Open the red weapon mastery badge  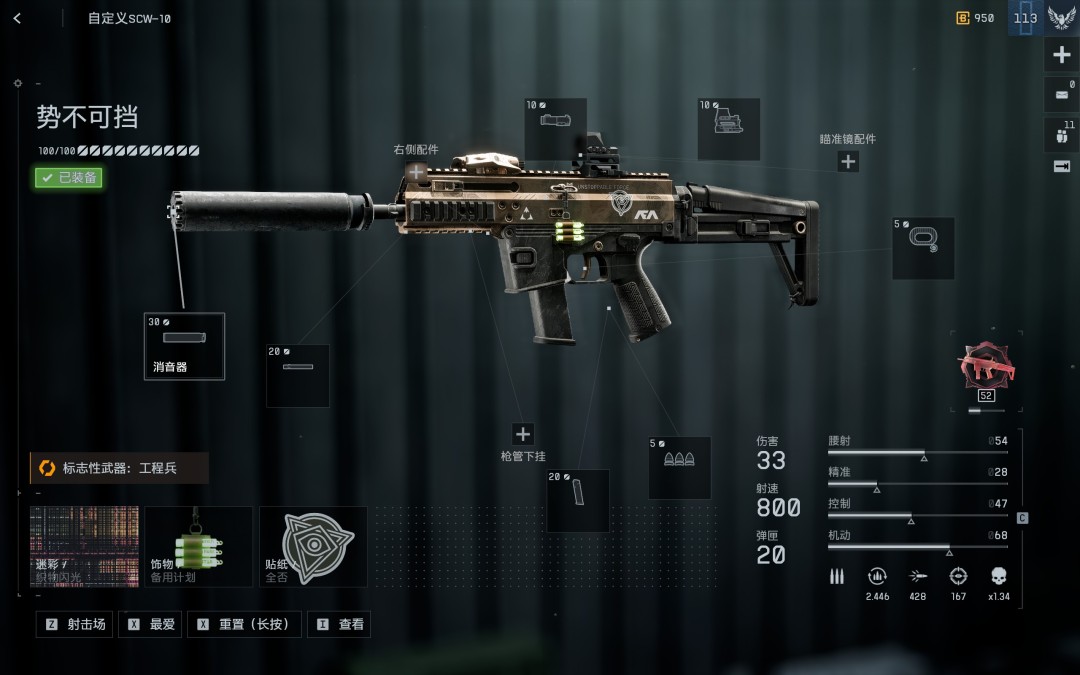[x=986, y=366]
